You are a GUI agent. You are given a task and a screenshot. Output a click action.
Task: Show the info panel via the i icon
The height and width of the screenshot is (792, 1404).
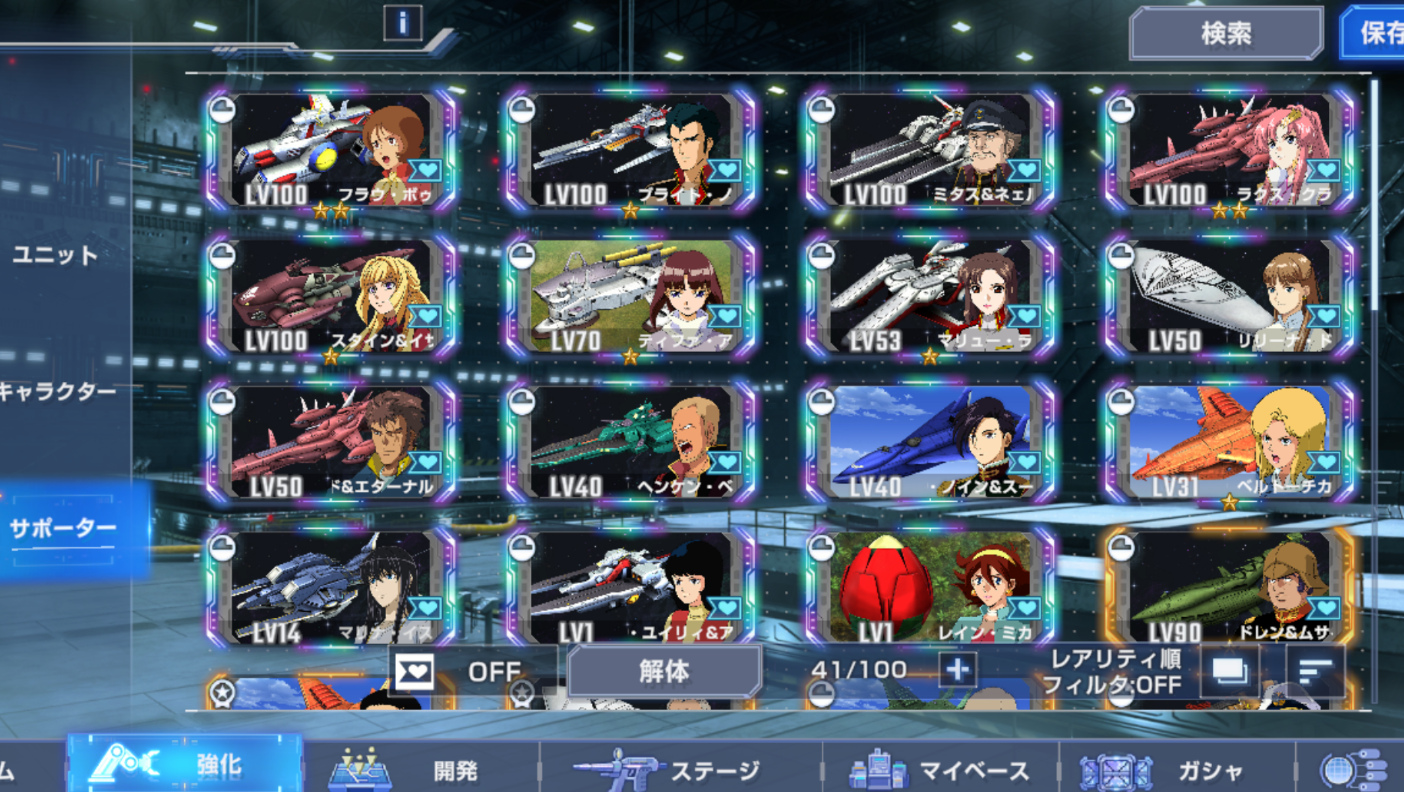(403, 23)
